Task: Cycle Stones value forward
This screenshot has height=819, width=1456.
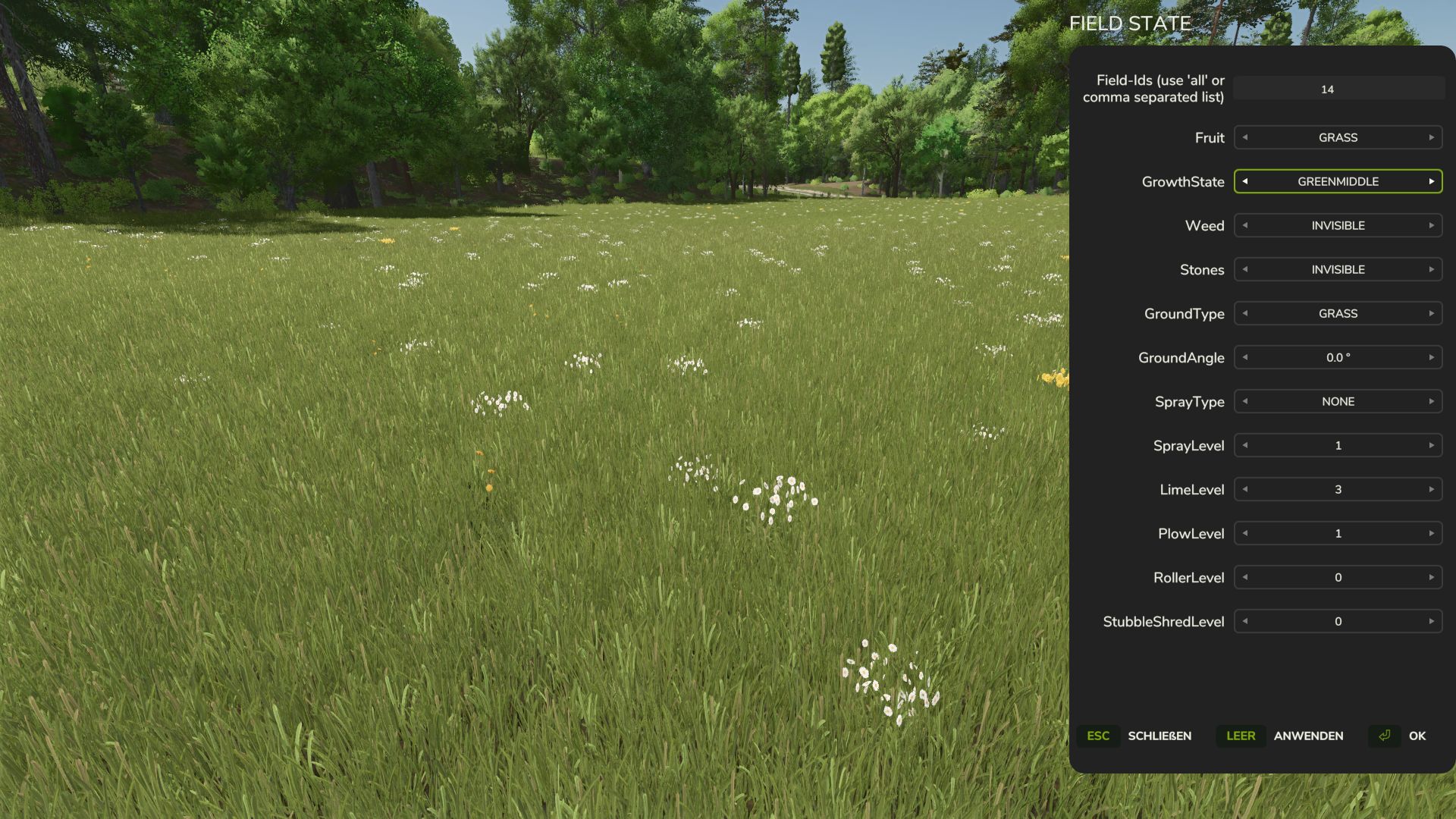Action: pyautogui.click(x=1431, y=269)
